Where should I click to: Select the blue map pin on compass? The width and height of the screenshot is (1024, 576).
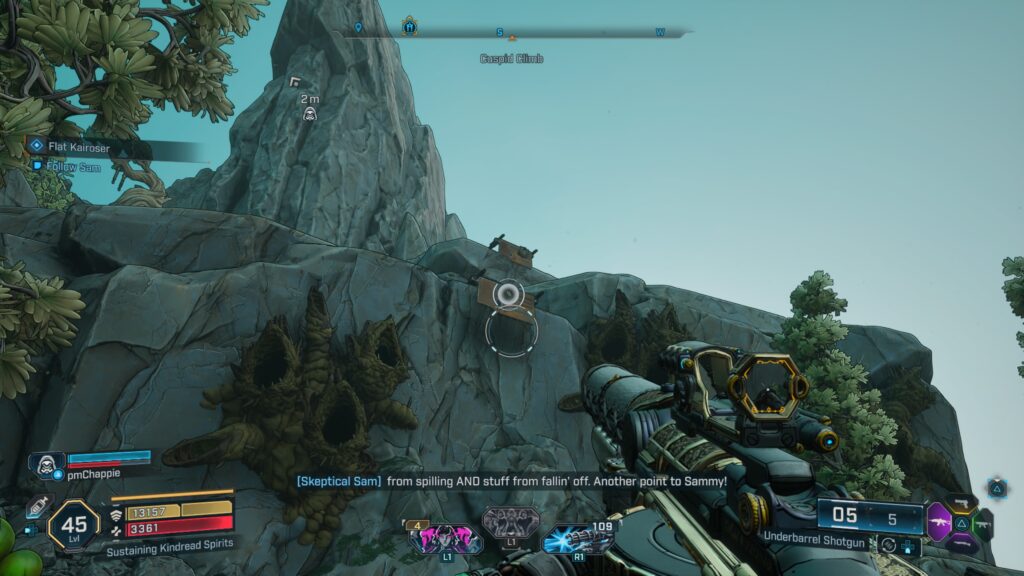coord(359,28)
